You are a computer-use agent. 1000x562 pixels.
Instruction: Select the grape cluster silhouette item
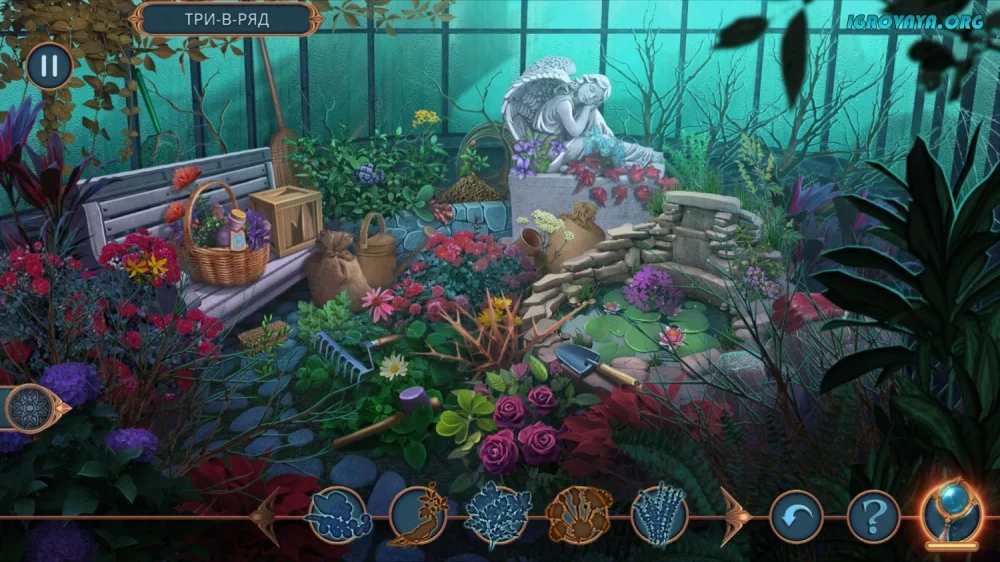click(x=338, y=515)
